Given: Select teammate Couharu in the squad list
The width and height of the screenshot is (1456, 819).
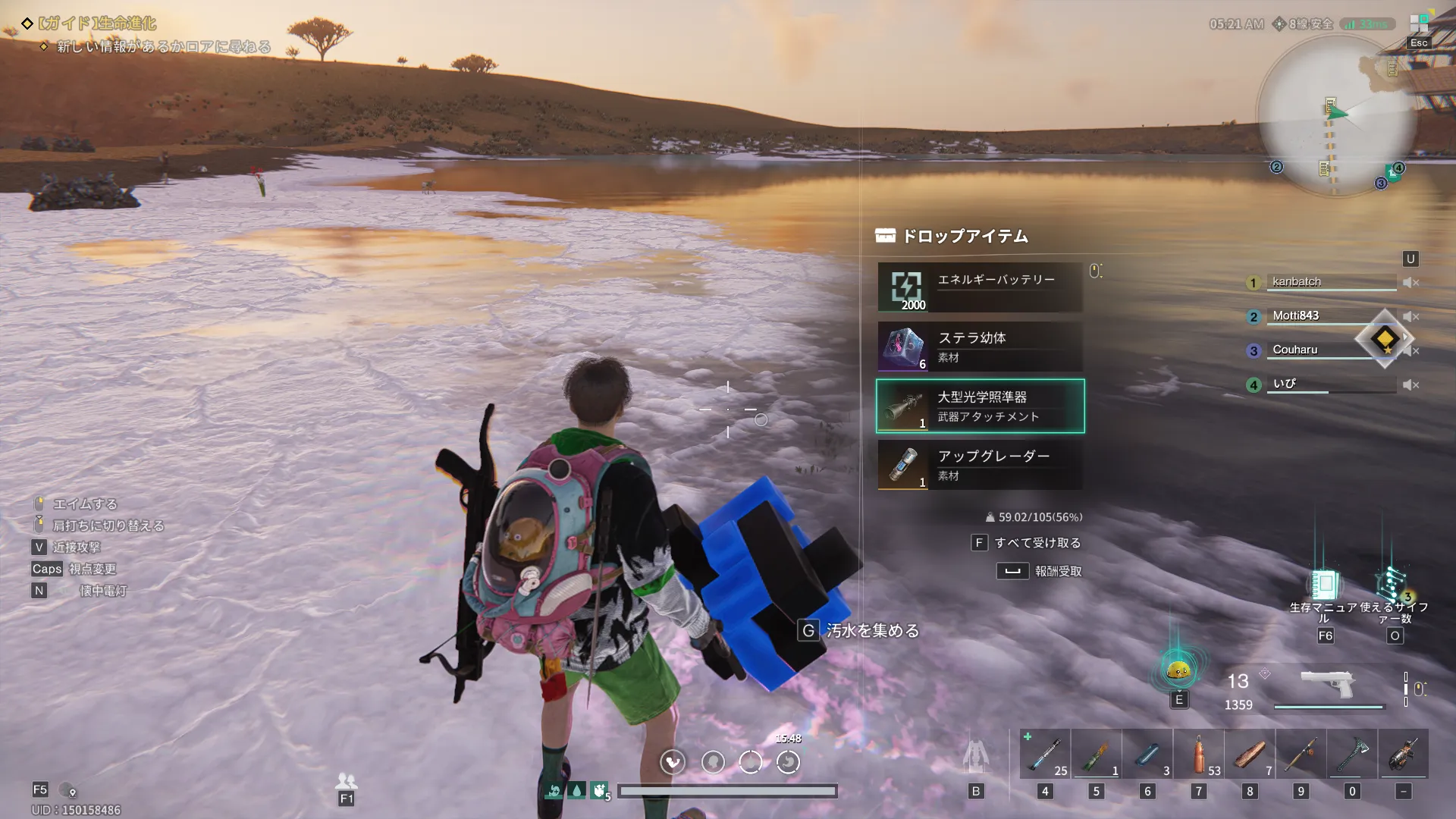Looking at the screenshot, I should pos(1295,350).
